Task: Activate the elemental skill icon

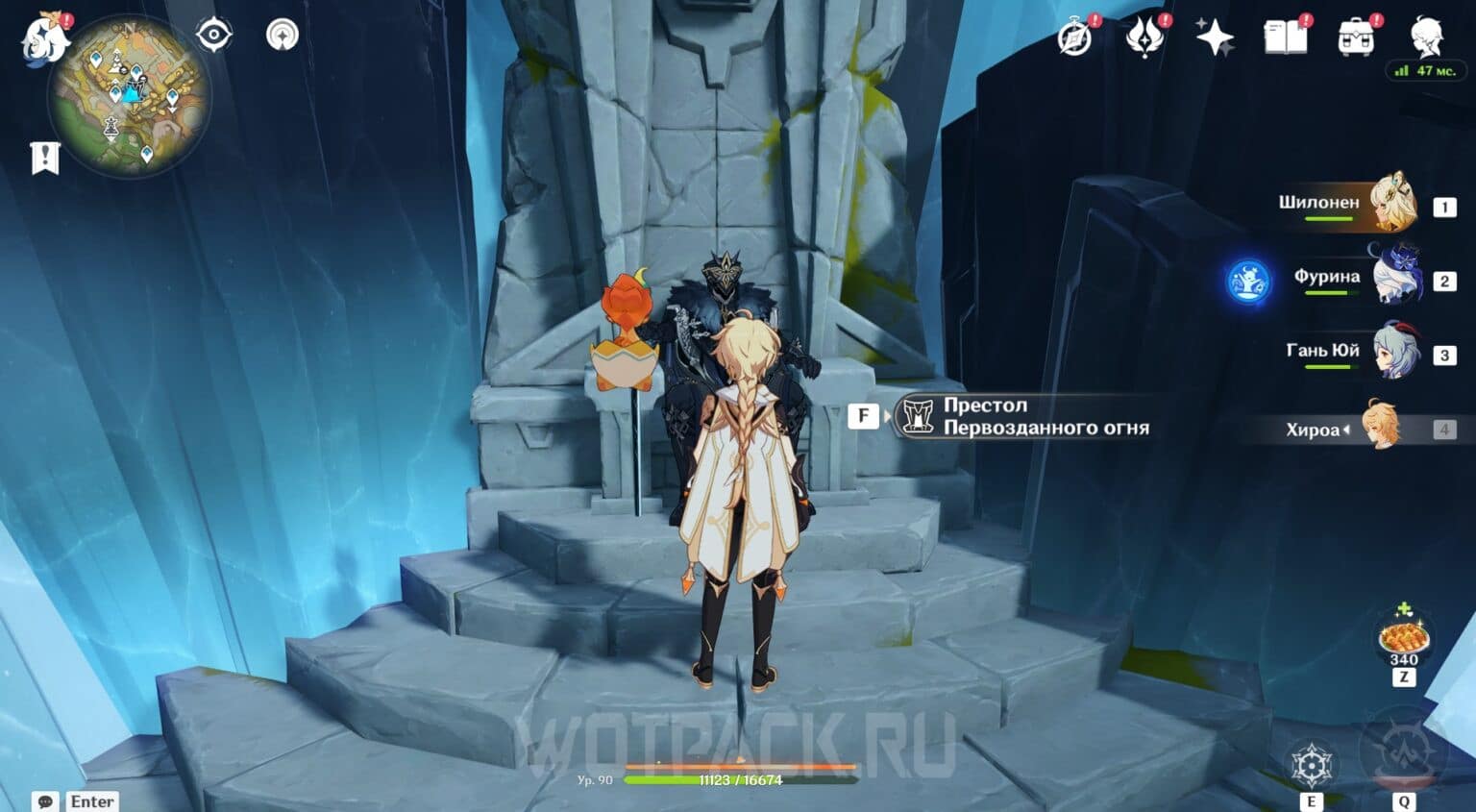Action: pos(1311,766)
